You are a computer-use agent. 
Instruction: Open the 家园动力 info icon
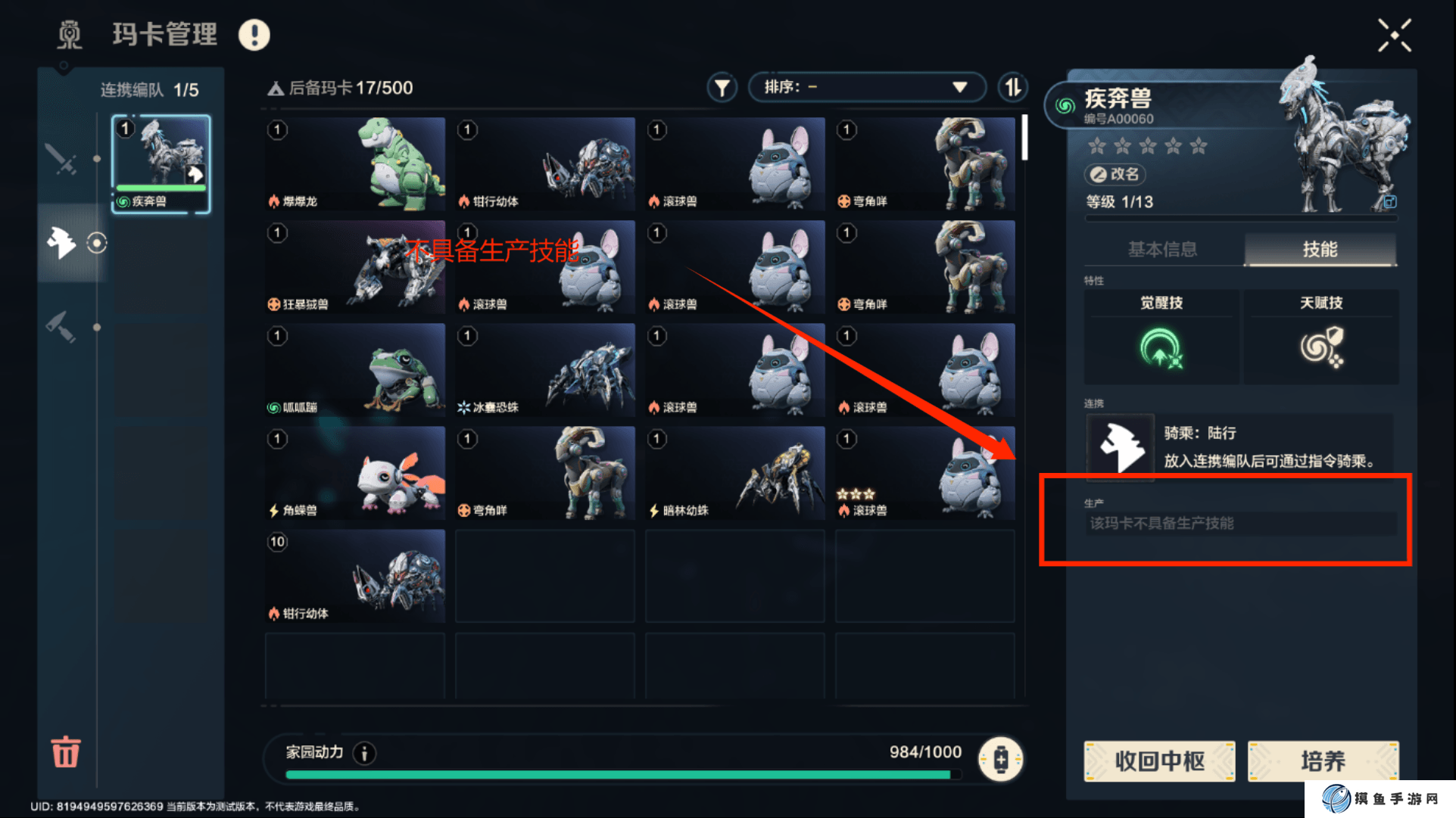364,753
